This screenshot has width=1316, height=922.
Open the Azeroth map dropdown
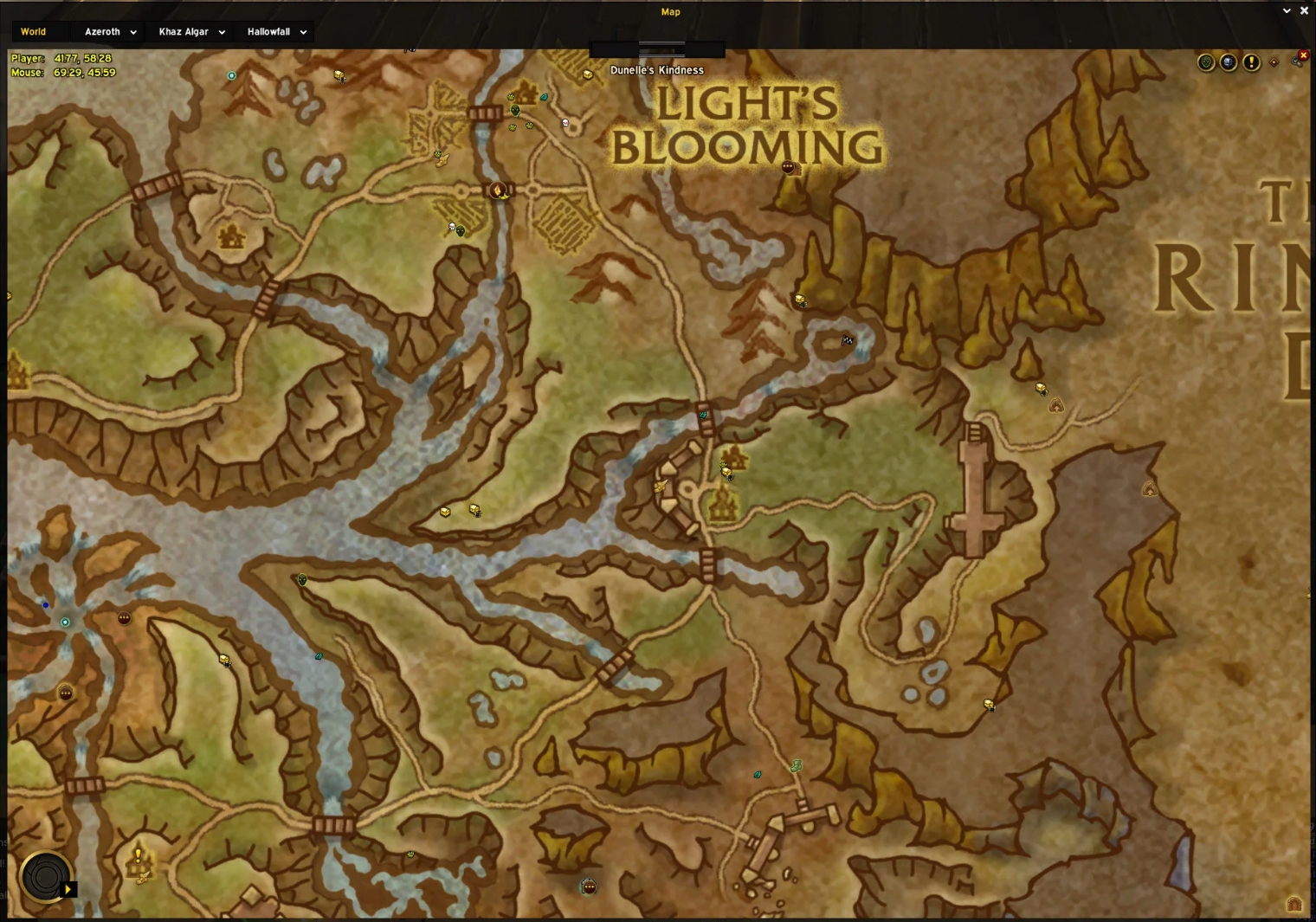pyautogui.click(x=110, y=32)
